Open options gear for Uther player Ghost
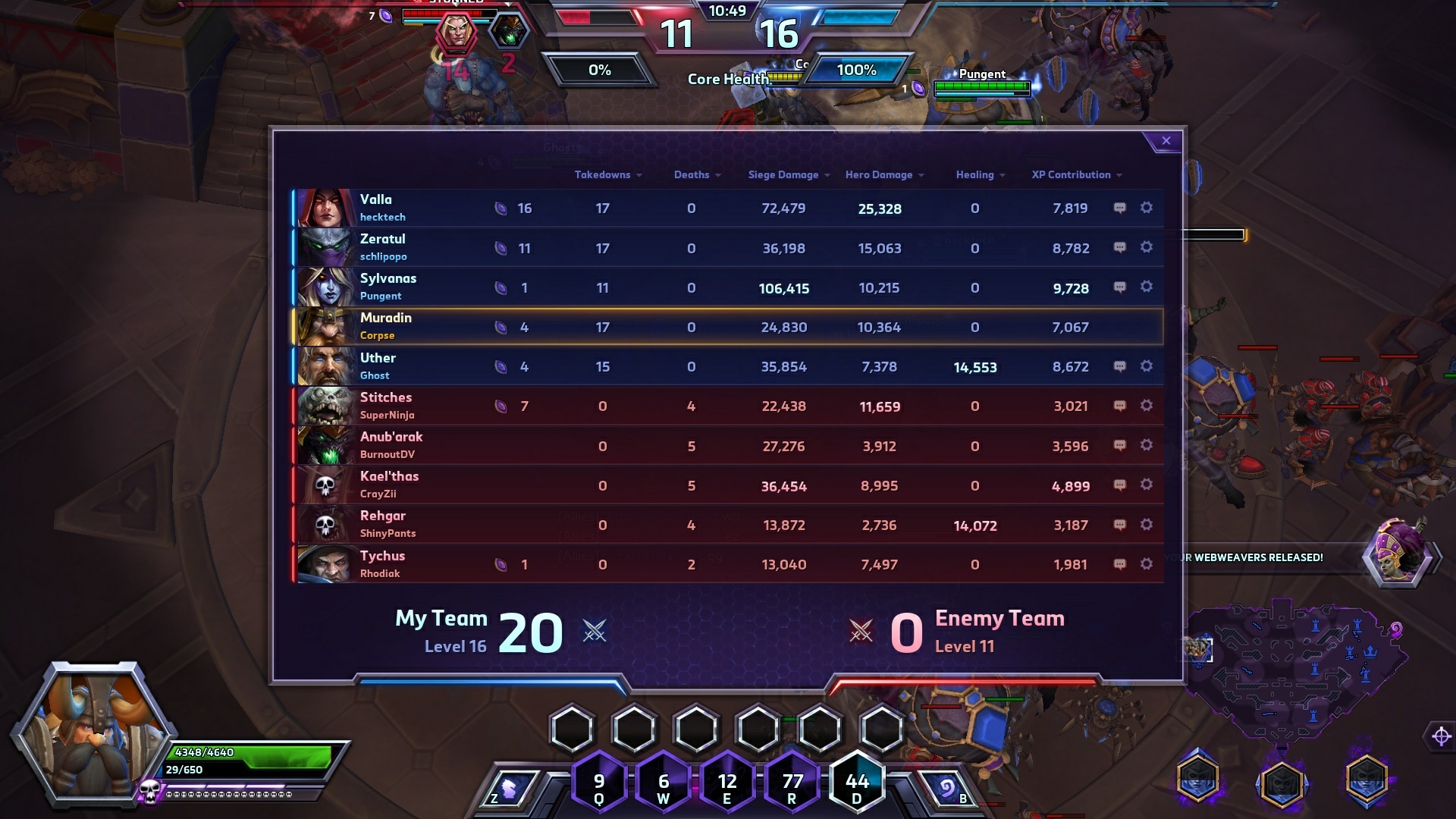 point(1147,366)
